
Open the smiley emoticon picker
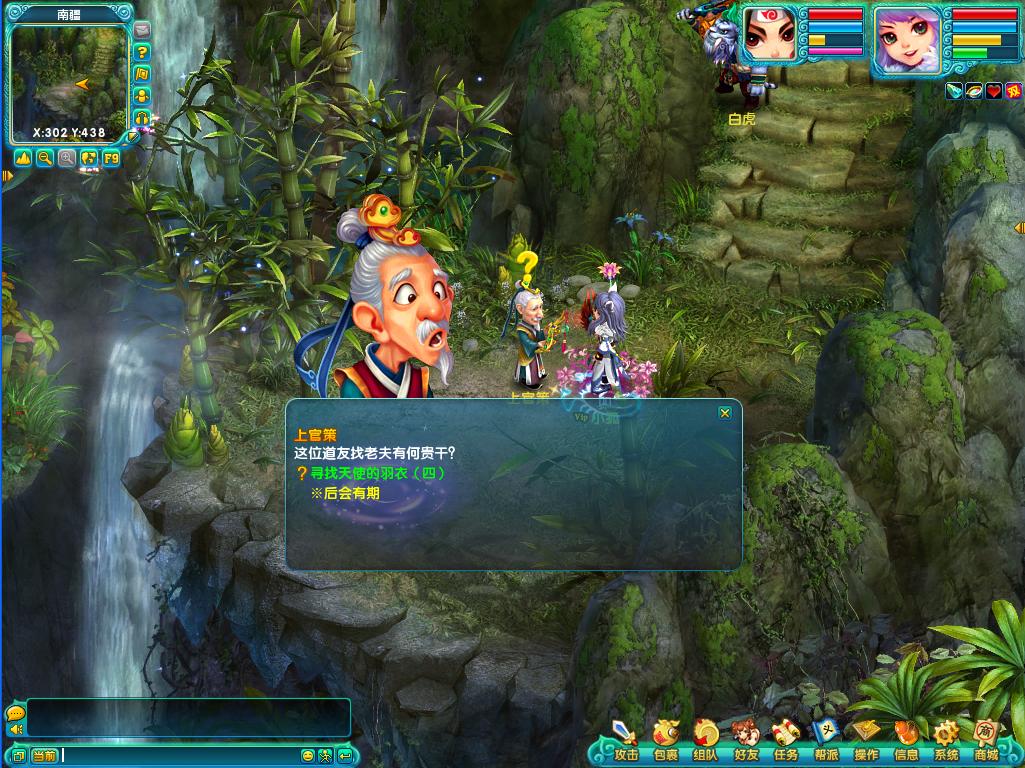click(308, 756)
